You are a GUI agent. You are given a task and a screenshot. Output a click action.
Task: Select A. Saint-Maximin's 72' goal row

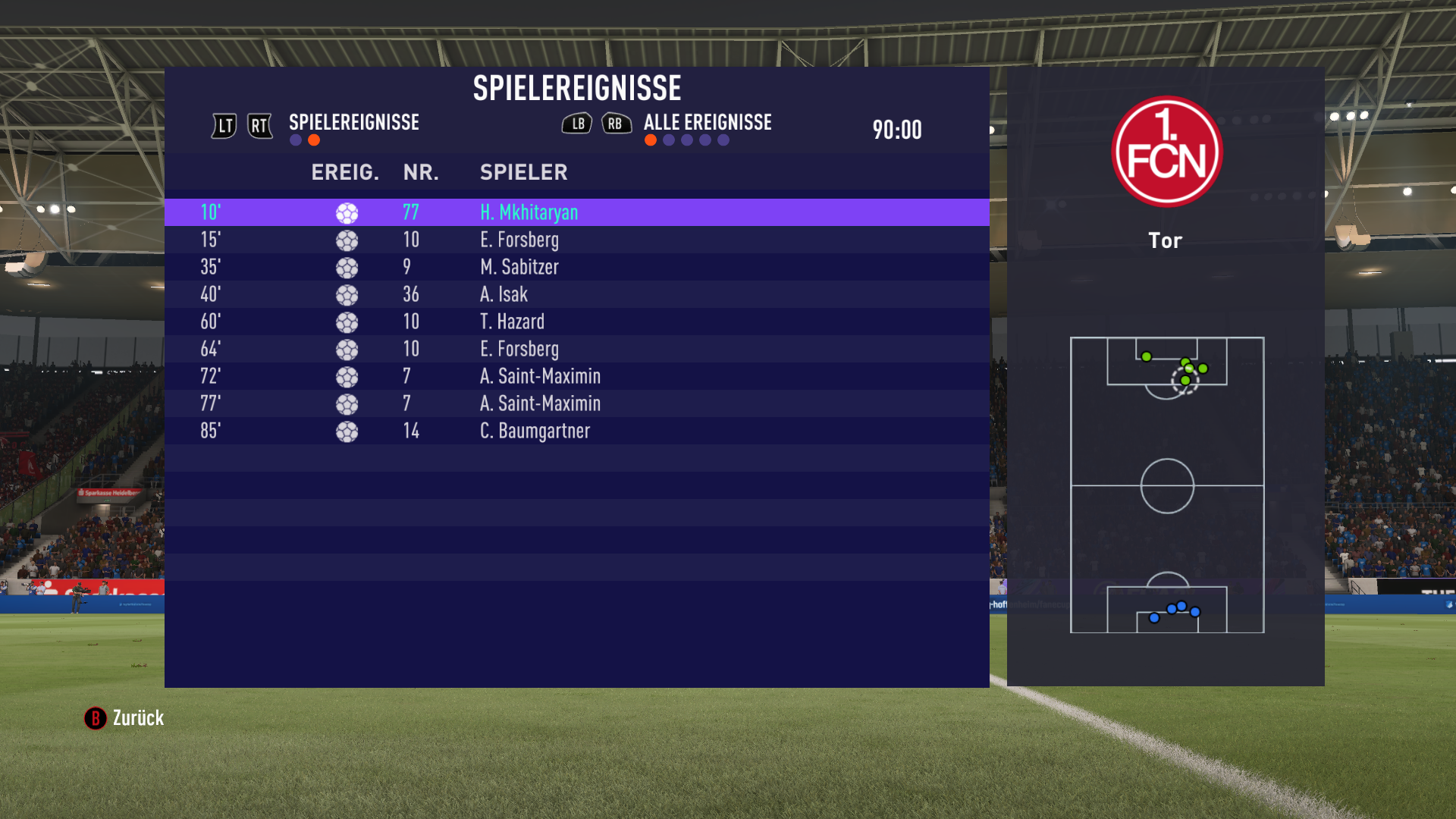(576, 376)
